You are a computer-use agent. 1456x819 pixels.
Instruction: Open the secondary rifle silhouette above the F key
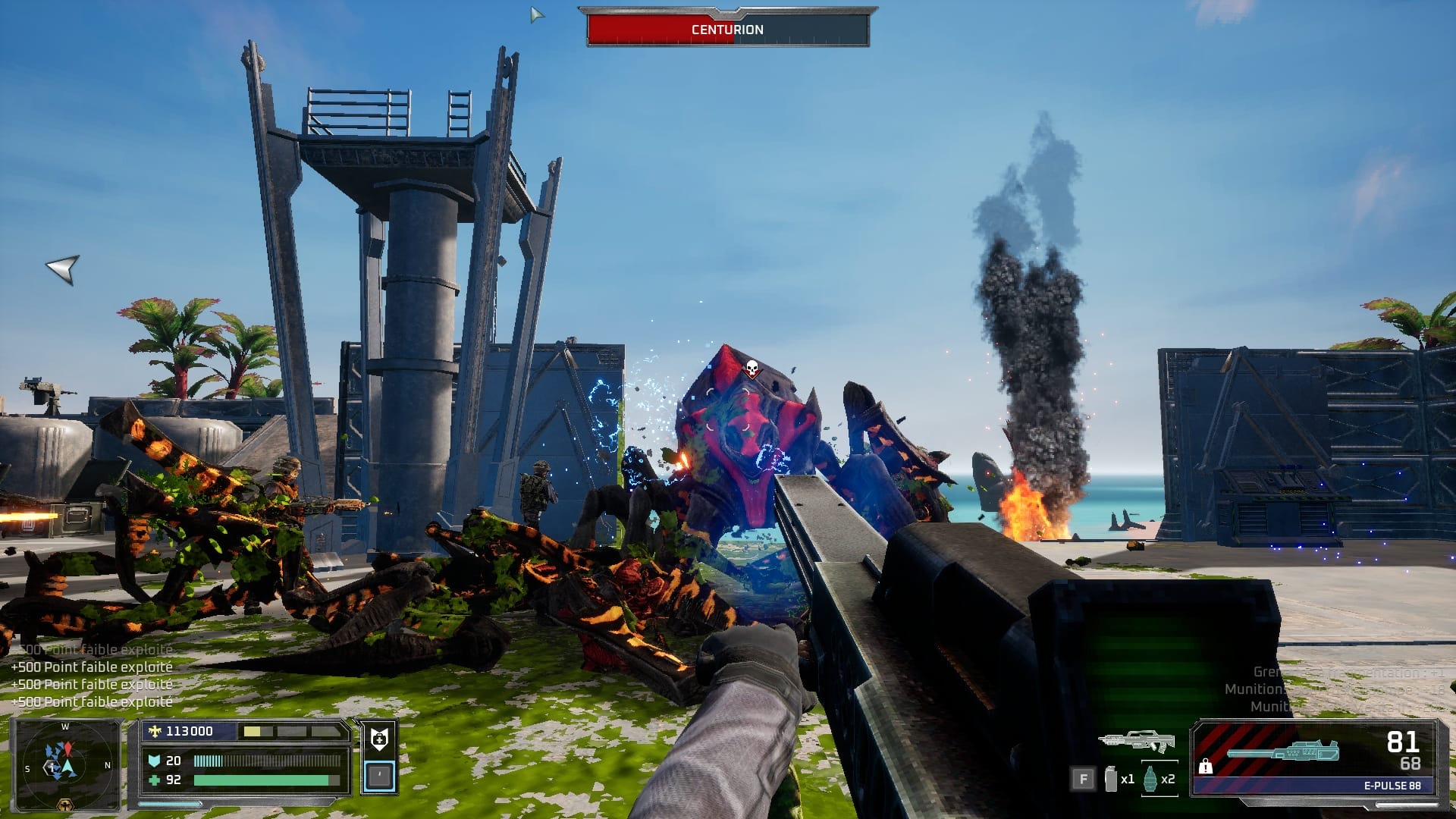pos(1136,742)
